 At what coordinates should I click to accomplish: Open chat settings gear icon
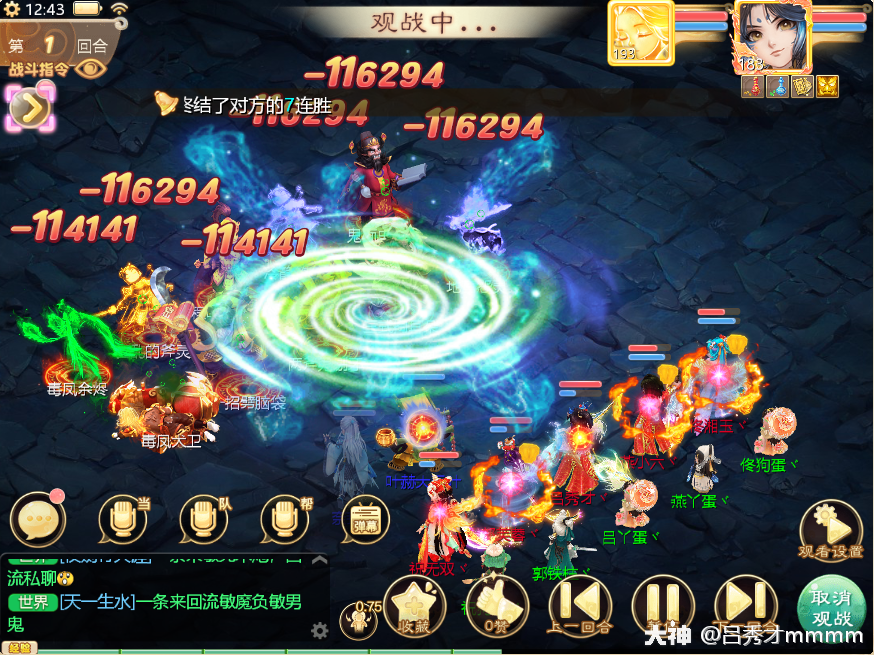click(320, 630)
